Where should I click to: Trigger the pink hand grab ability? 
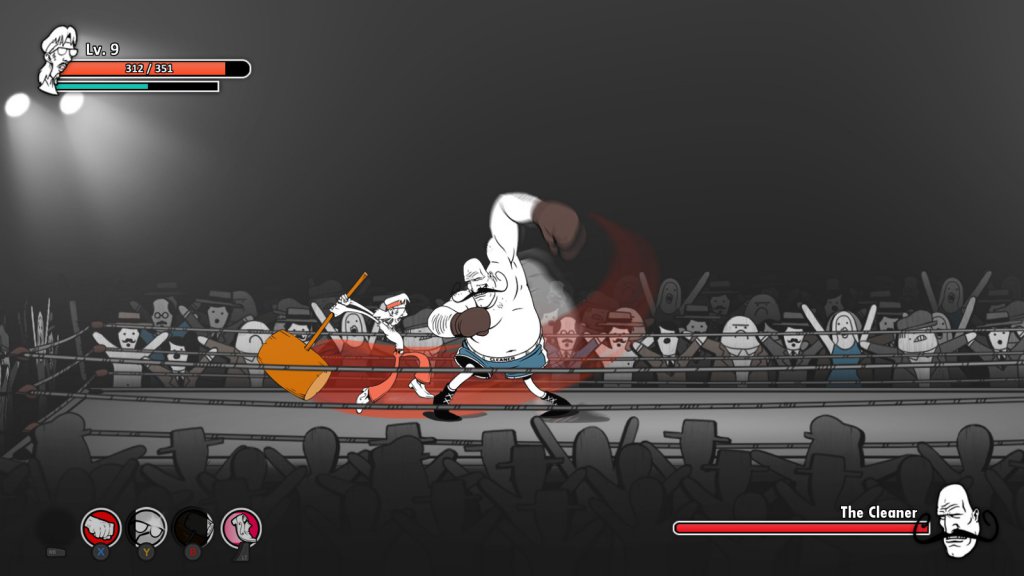pyautogui.click(x=241, y=527)
